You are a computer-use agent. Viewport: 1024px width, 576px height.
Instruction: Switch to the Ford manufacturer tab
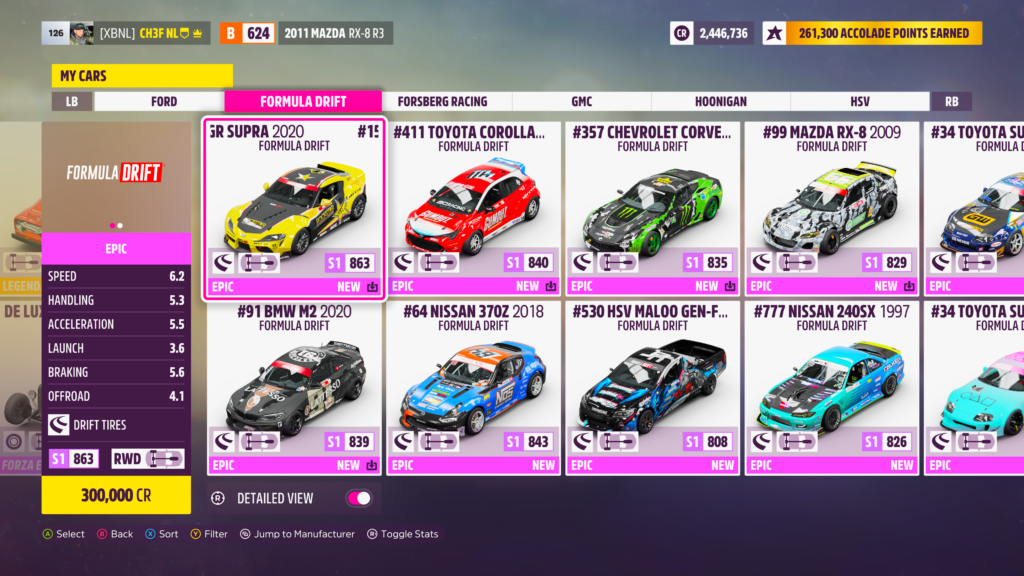pyautogui.click(x=164, y=101)
